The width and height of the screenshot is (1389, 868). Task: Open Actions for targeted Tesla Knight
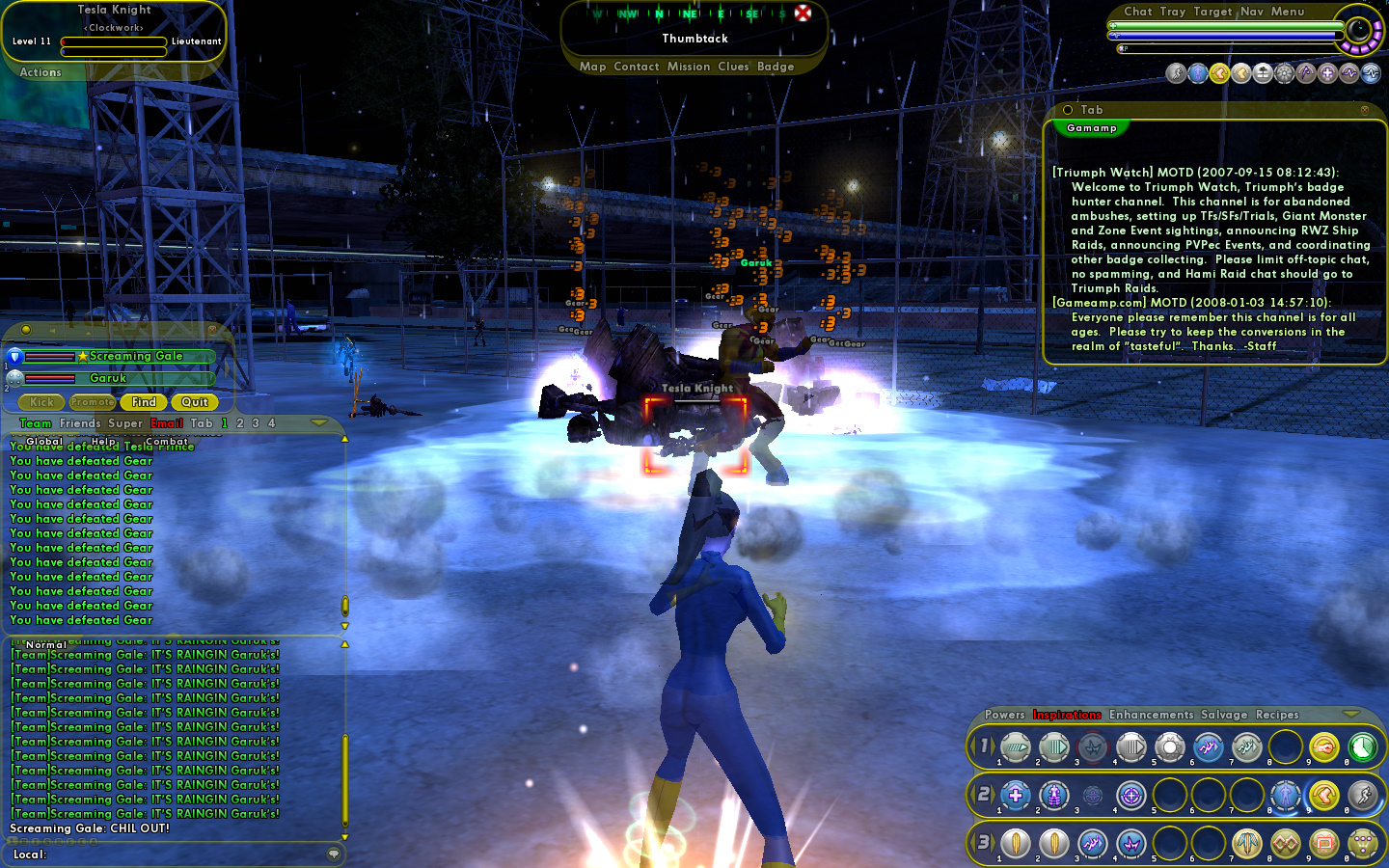41,72
